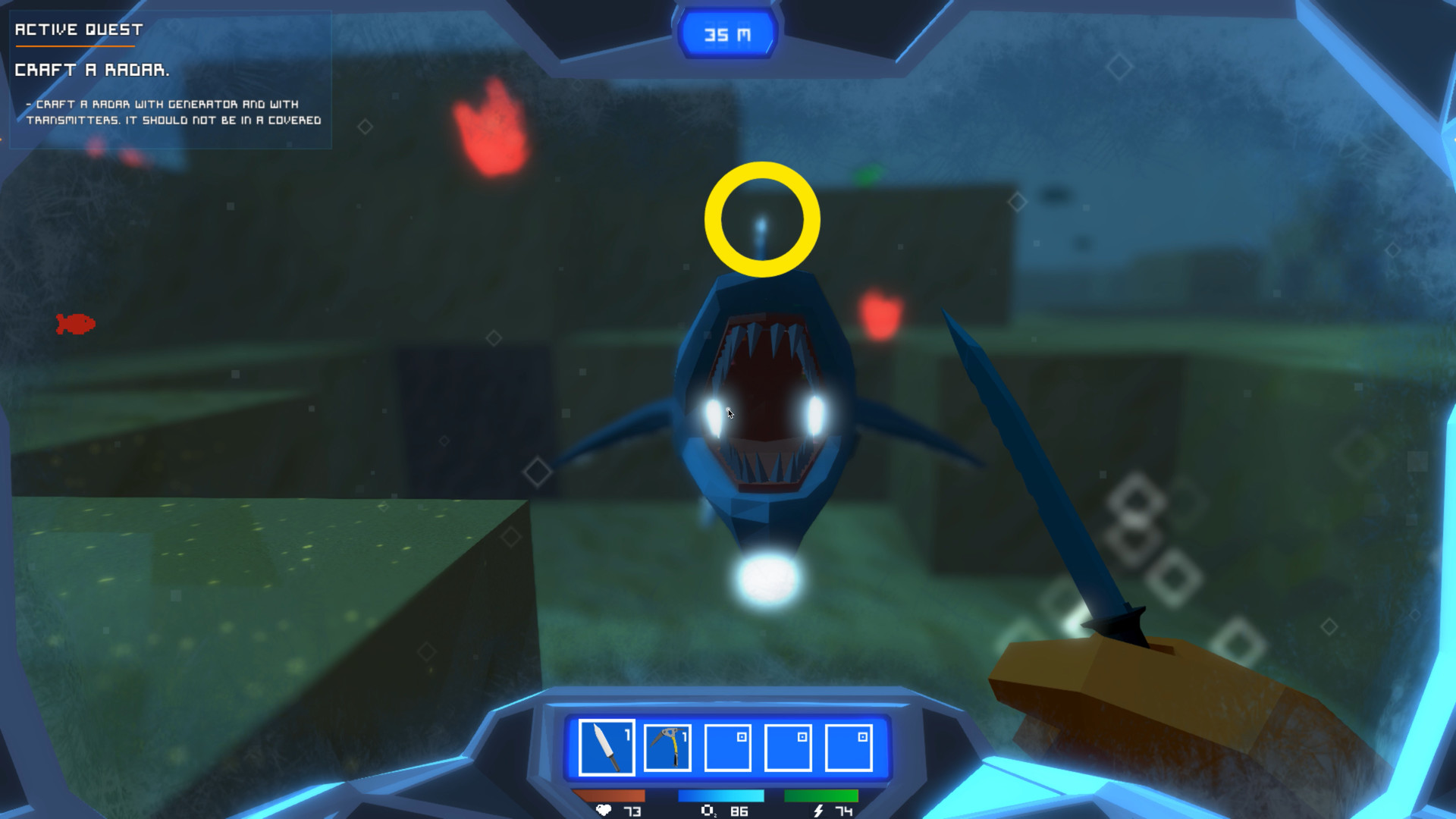Click the depth indicator showing 35 M
This screenshot has width=1456, height=819.
point(726,33)
